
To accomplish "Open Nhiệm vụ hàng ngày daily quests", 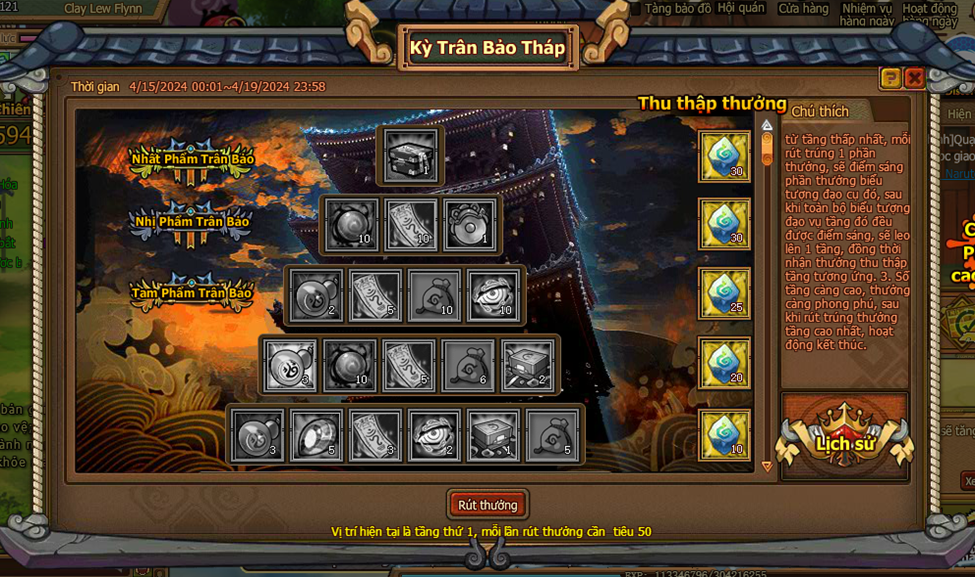I will pos(866,14).
